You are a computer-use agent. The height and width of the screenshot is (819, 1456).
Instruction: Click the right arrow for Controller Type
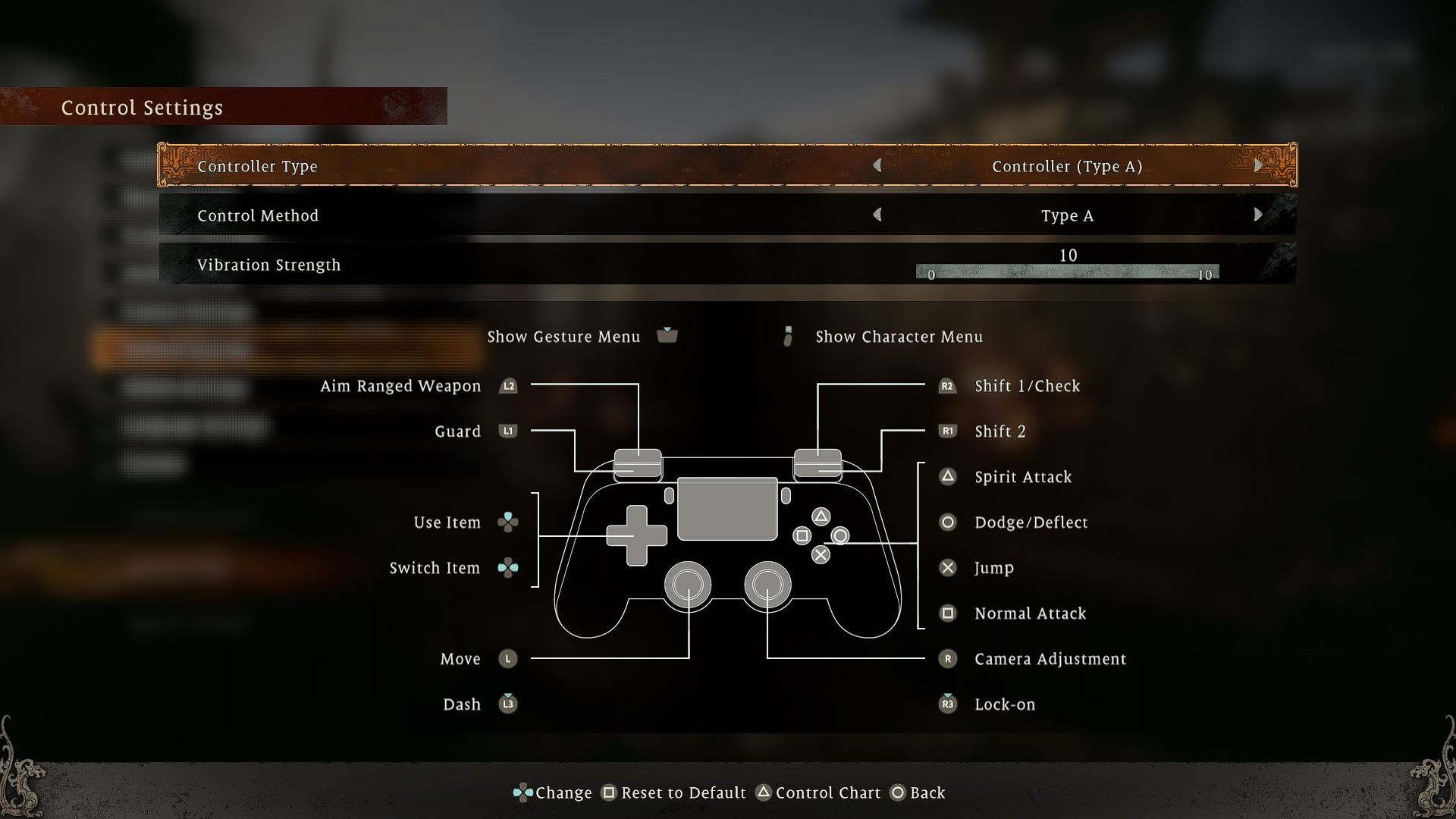click(x=1258, y=165)
